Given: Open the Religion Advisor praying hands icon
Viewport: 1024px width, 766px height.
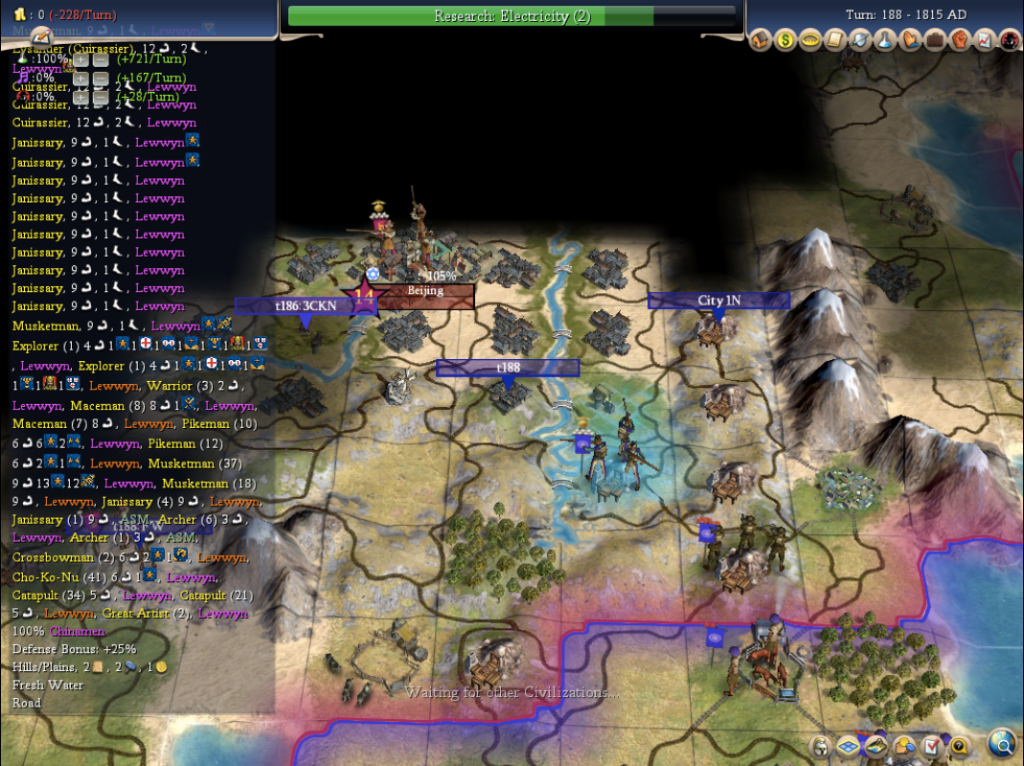Looking at the screenshot, I should click(911, 41).
